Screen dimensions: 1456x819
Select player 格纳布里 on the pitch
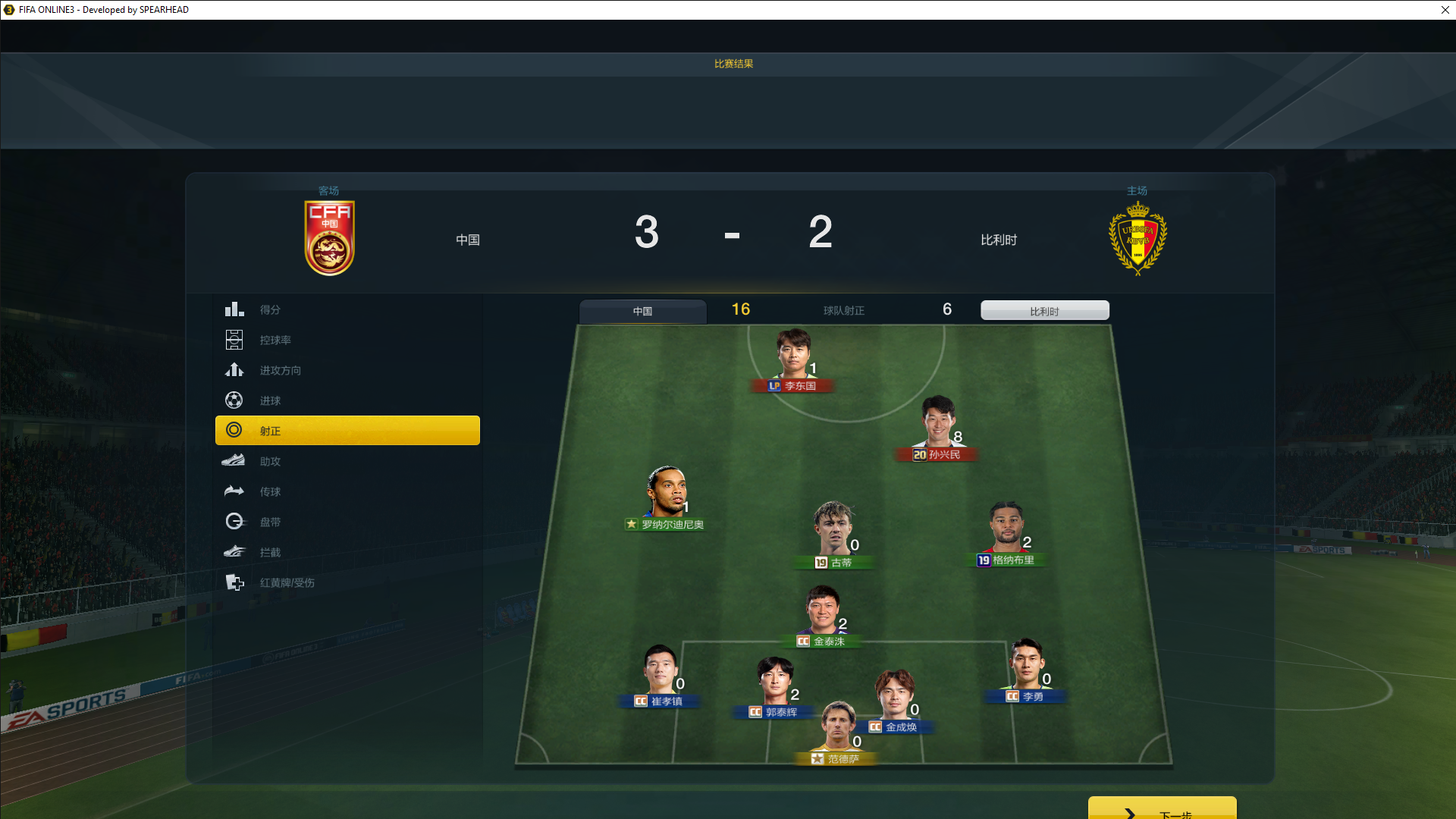click(x=1006, y=529)
